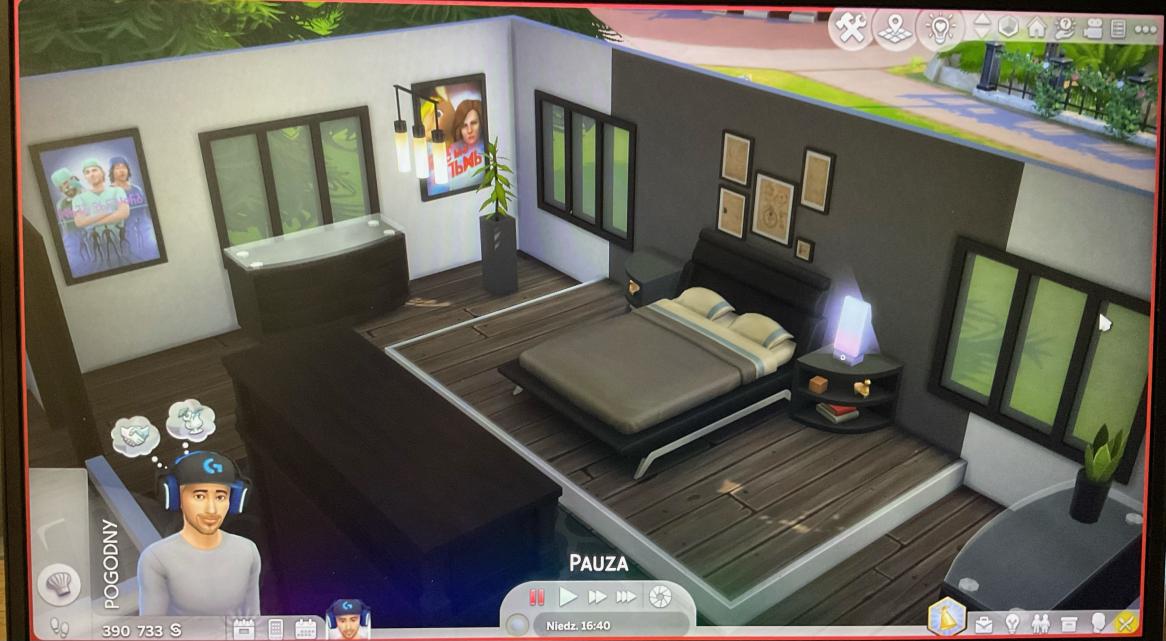Click the house icon in top toolbar
The width and height of the screenshot is (1166, 641).
click(x=1037, y=28)
